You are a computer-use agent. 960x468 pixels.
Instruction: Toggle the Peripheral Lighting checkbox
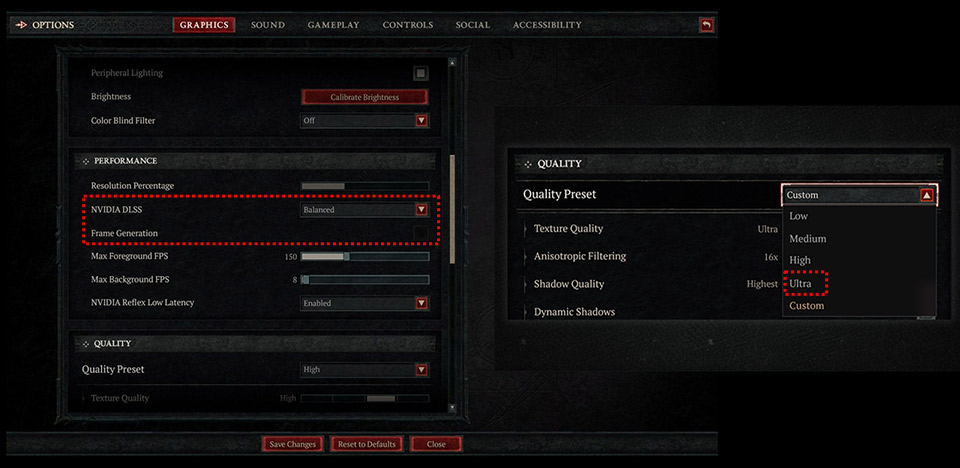pos(421,73)
